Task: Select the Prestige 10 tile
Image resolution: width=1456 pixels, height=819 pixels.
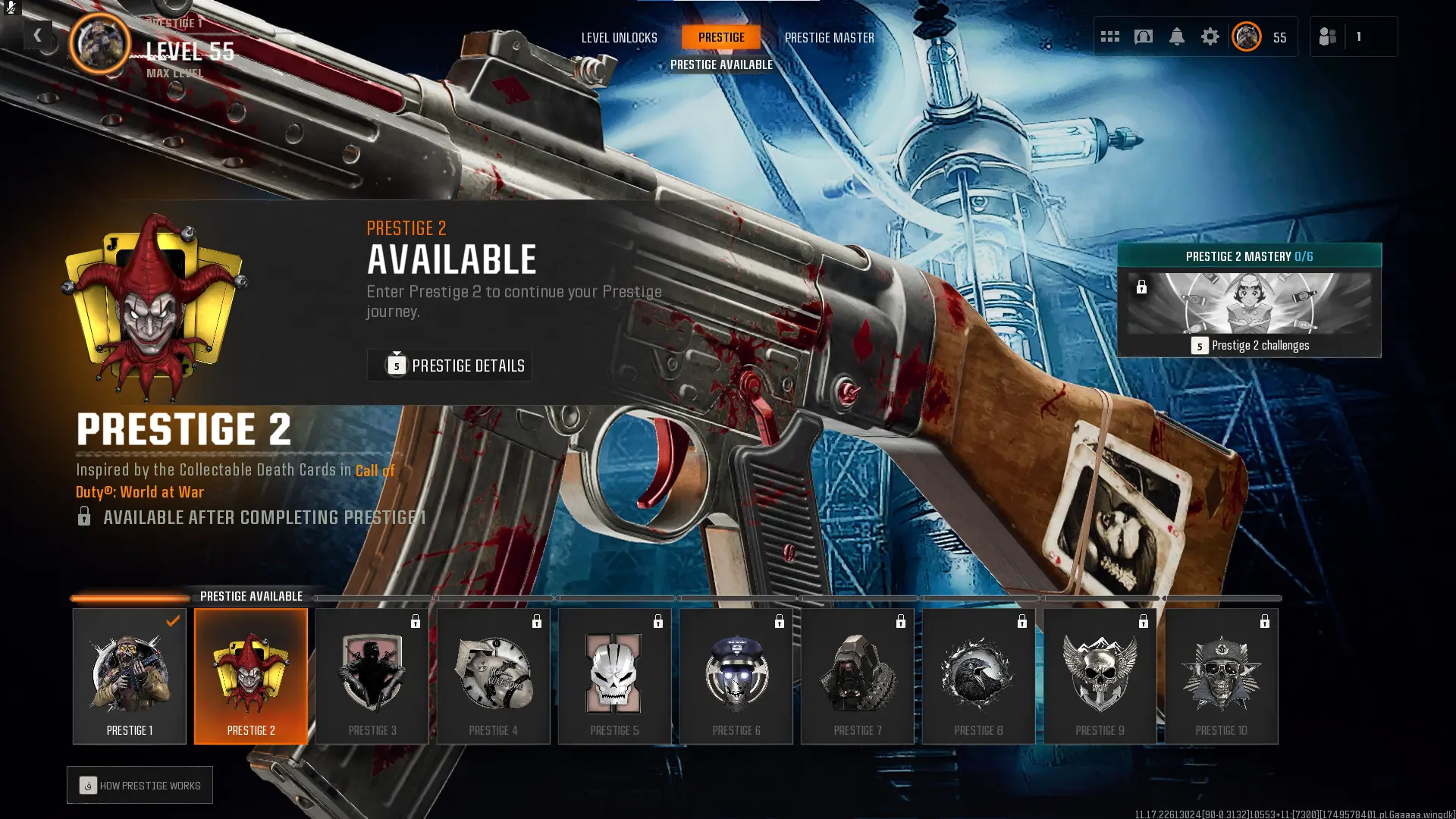Action: tap(1222, 676)
